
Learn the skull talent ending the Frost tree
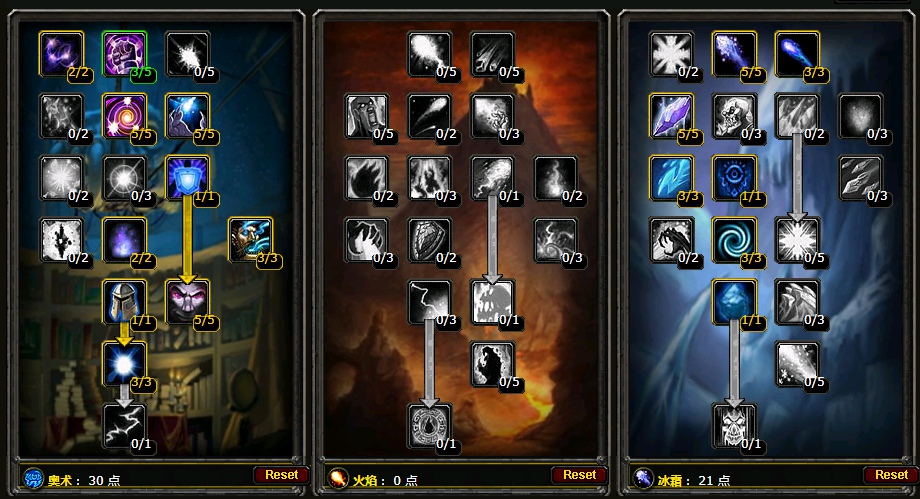point(734,425)
